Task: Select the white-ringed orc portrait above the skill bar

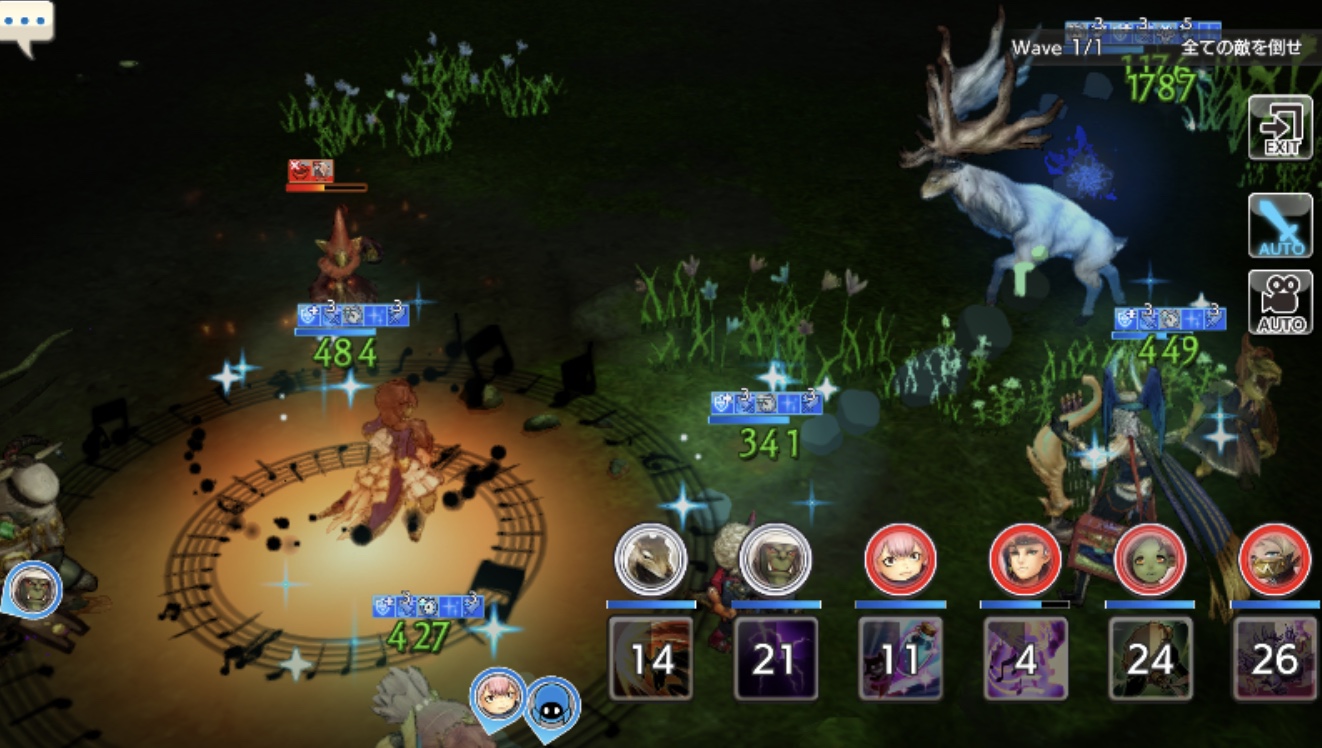Action: click(x=775, y=559)
